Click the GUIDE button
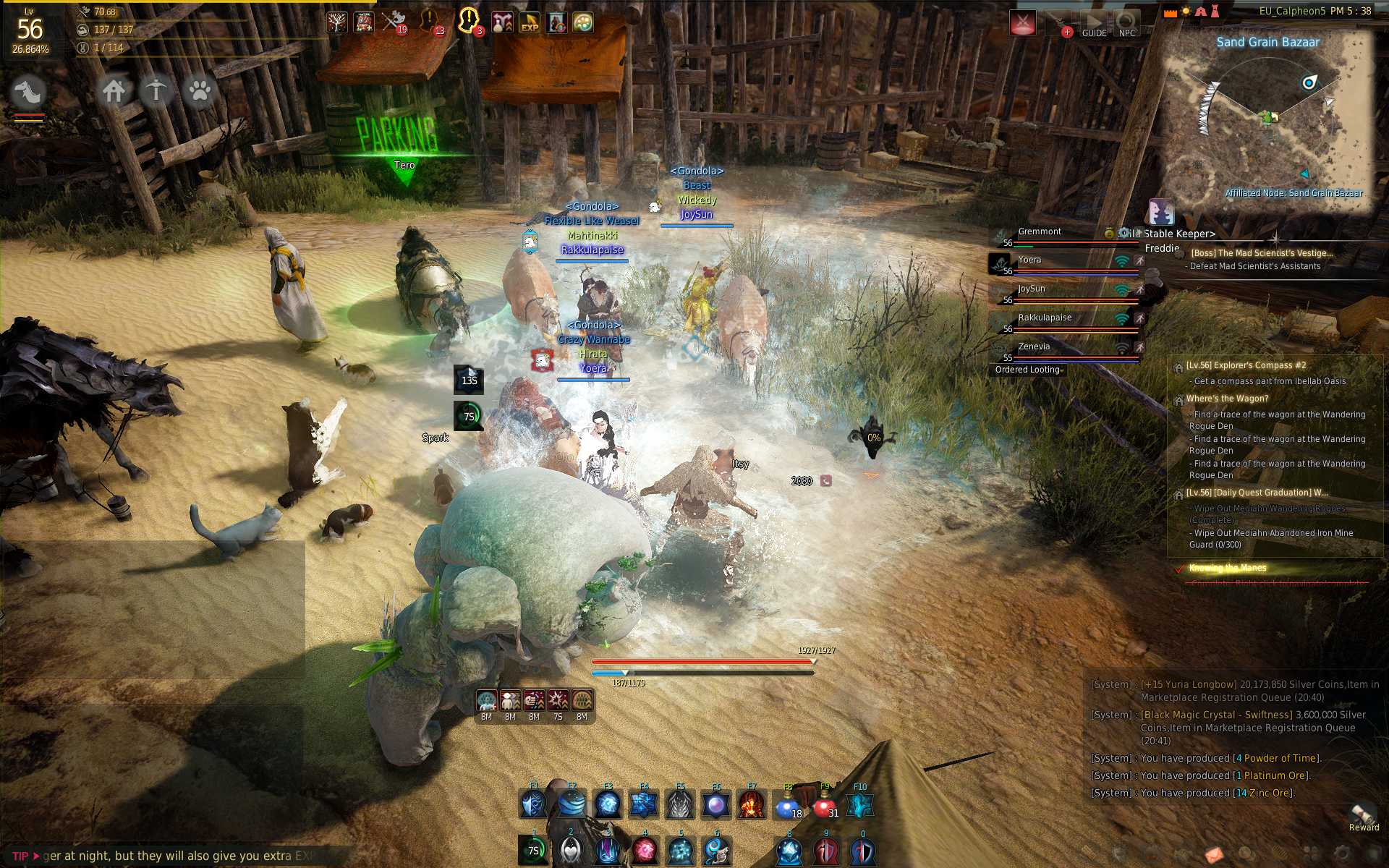The width and height of the screenshot is (1389, 868). [1094, 24]
